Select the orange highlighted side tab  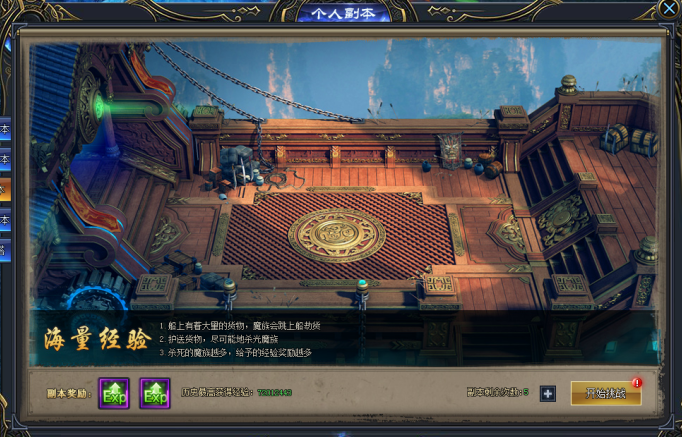coord(4,188)
